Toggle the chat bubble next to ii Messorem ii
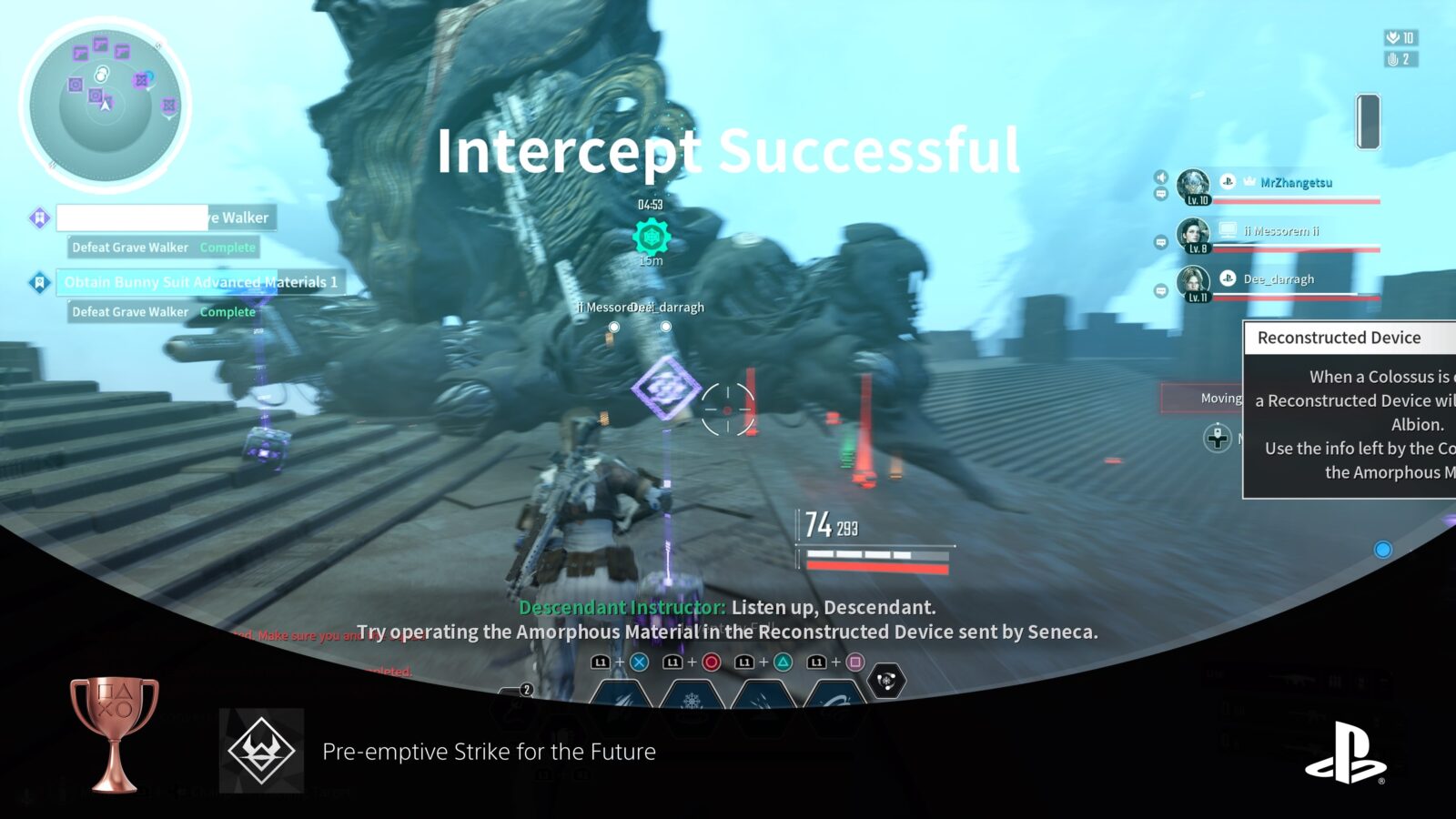Screen dimensions: 1456x819 (1160, 243)
